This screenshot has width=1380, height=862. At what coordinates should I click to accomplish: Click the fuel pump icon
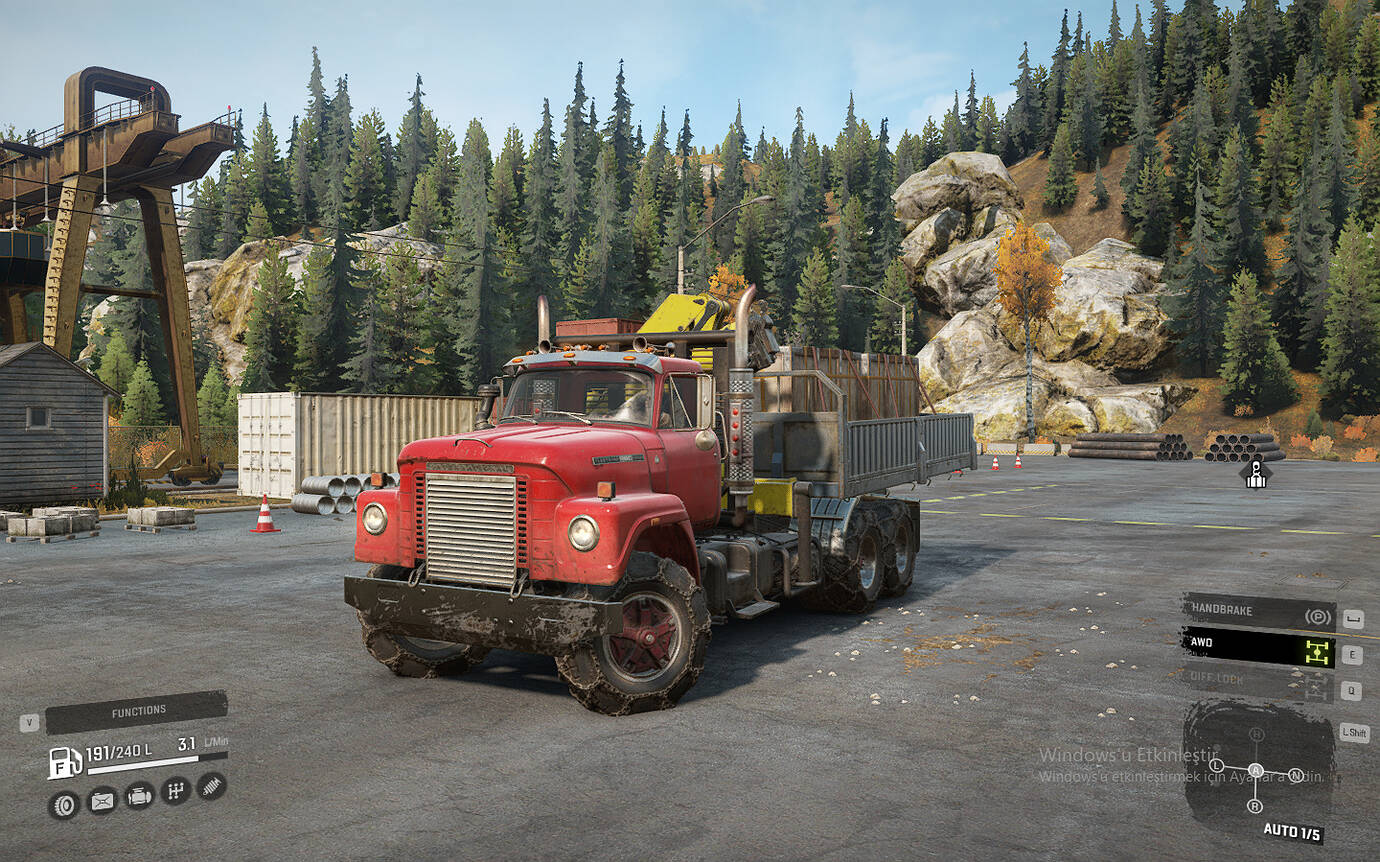point(64,762)
